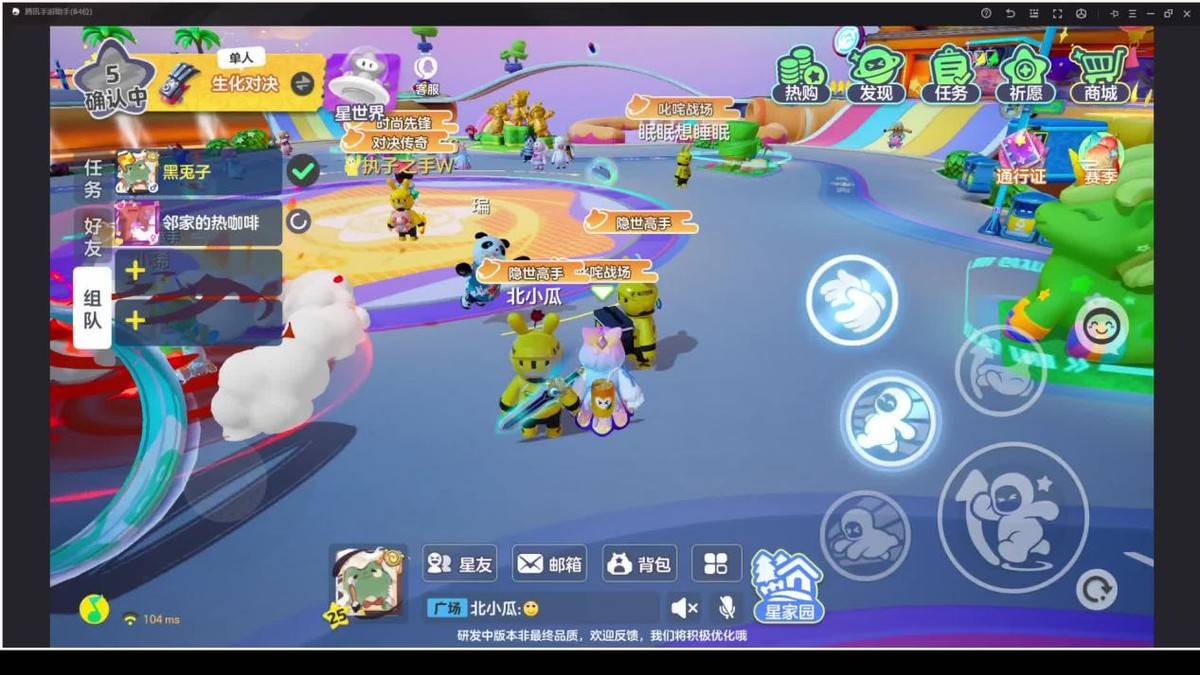Image resolution: width=1200 pixels, height=675 pixels.
Task: Open the 热购 hot deals shop
Action: click(x=801, y=75)
